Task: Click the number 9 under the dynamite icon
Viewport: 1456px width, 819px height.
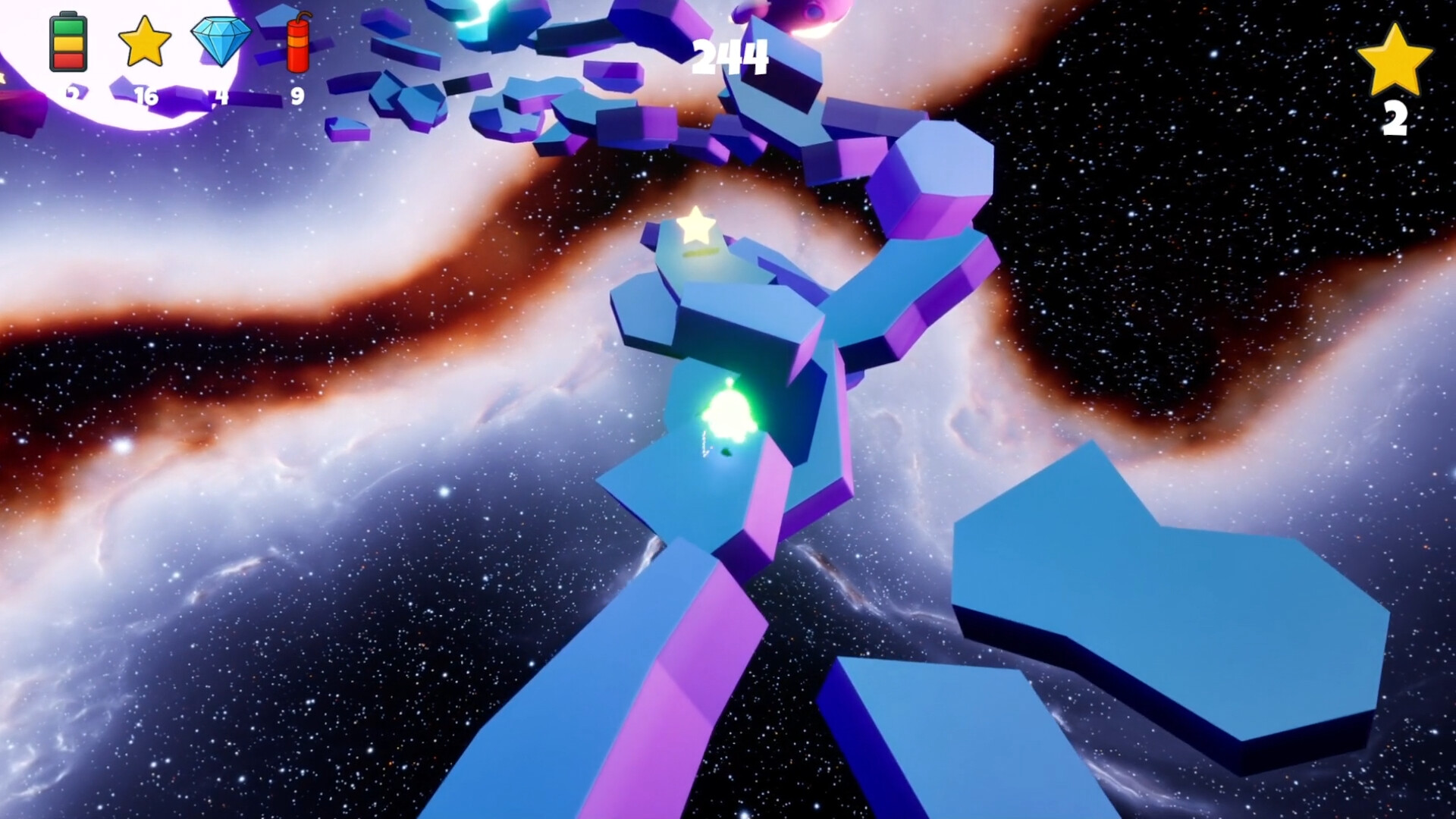Action: point(297,97)
